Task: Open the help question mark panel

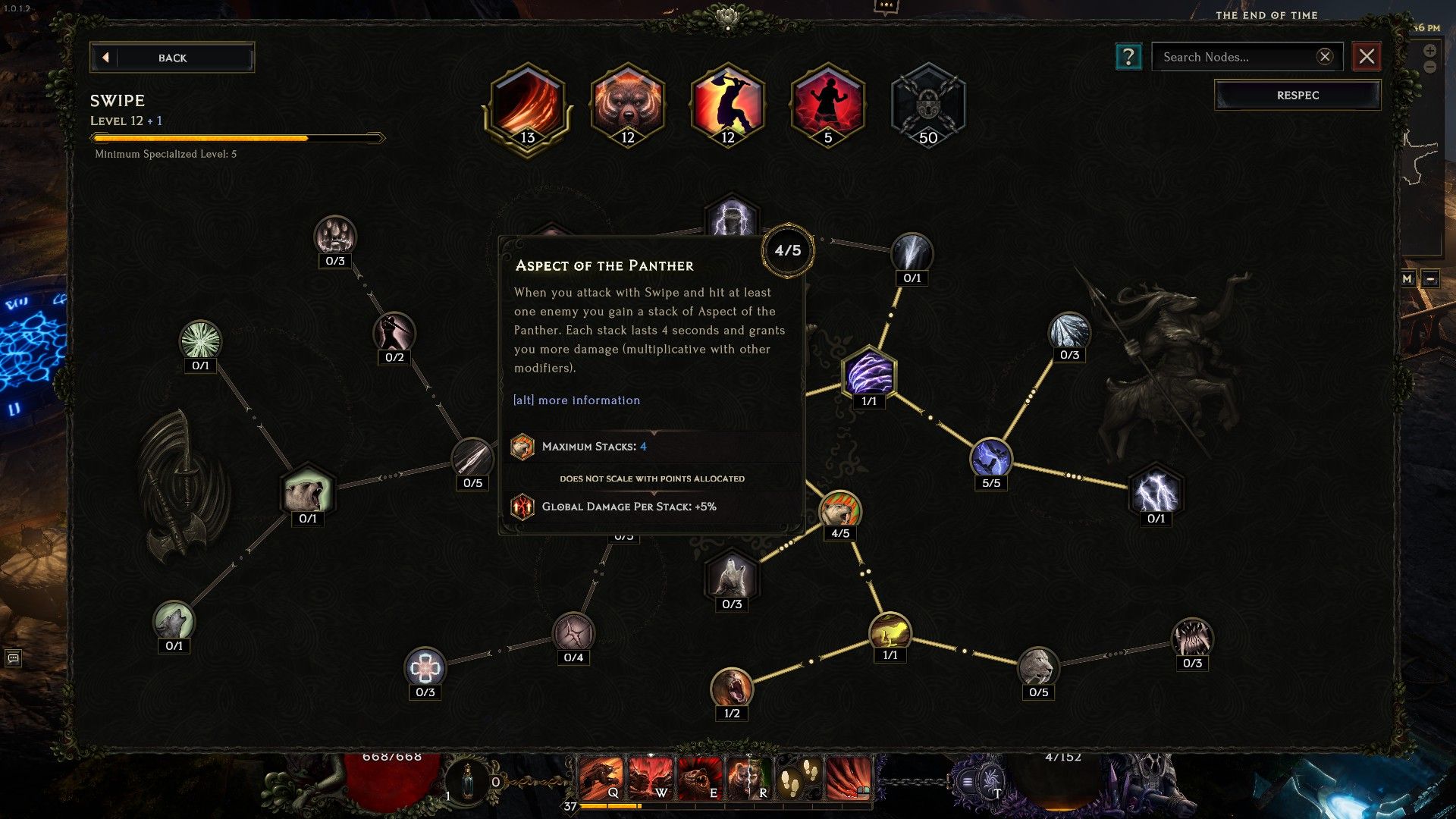Action: coord(1129,56)
